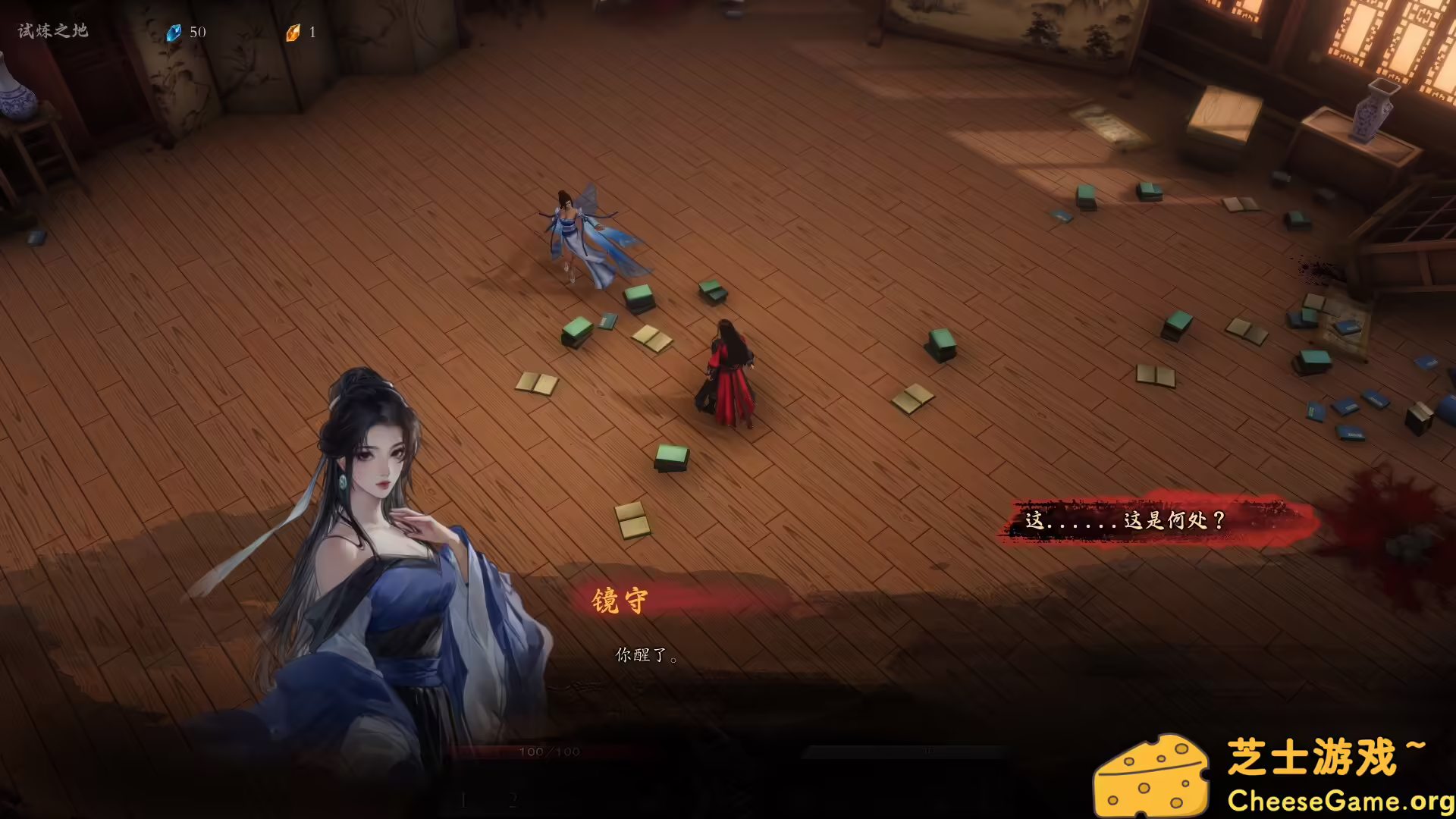Select skill slot 1 in the hotbar
The image size is (1456, 819).
(x=463, y=800)
